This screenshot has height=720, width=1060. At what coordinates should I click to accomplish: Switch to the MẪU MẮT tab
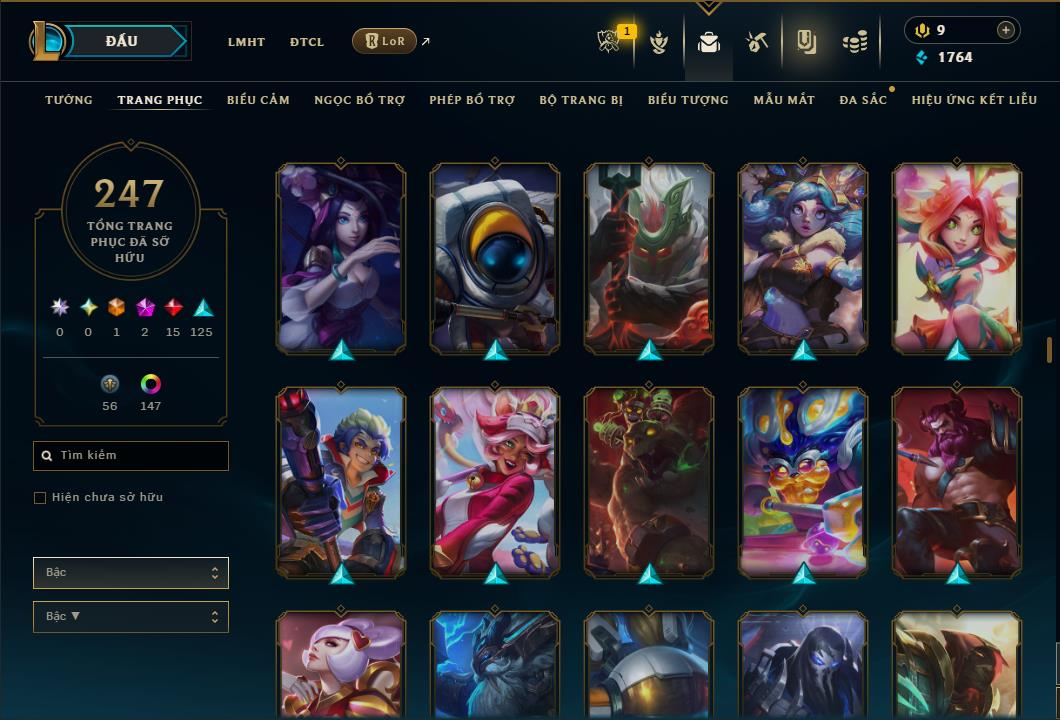pyautogui.click(x=784, y=100)
